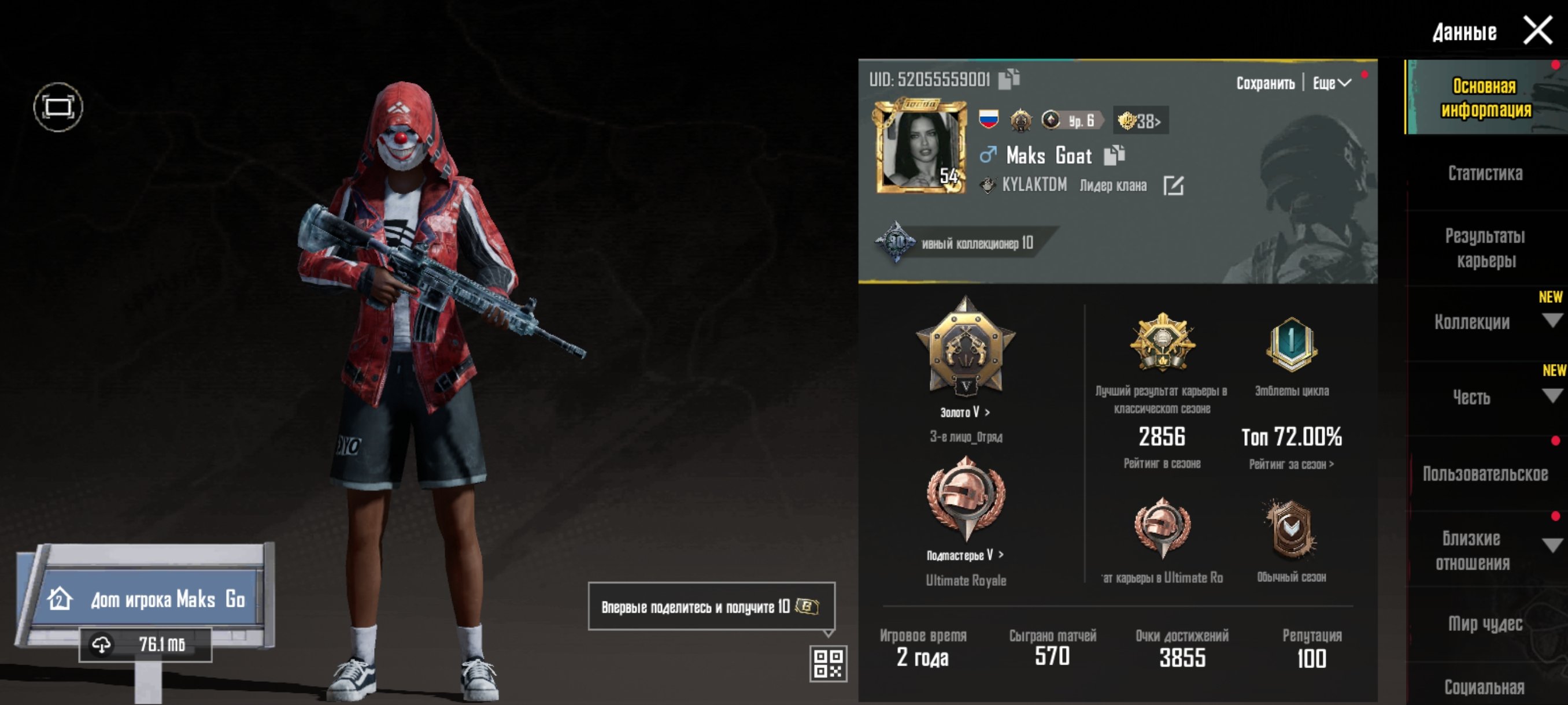The width and height of the screenshot is (1568, 705).
Task: Switch to the Статистика tab
Action: (1485, 174)
